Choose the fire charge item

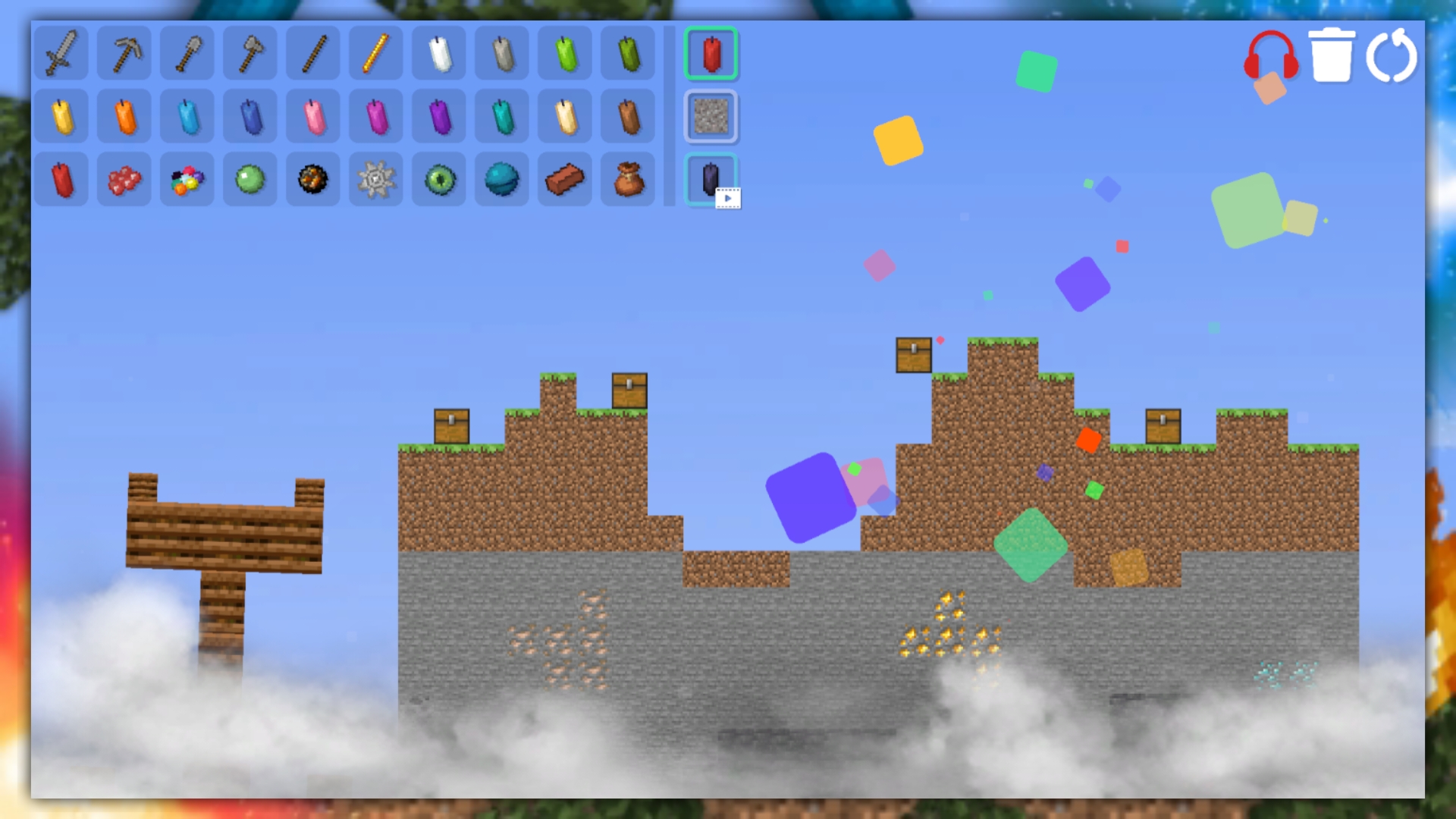click(x=312, y=179)
